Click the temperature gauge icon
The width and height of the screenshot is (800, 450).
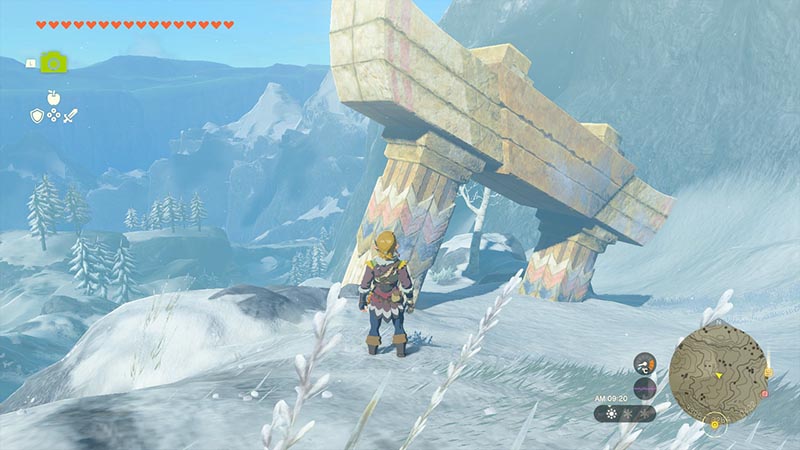click(x=645, y=364)
